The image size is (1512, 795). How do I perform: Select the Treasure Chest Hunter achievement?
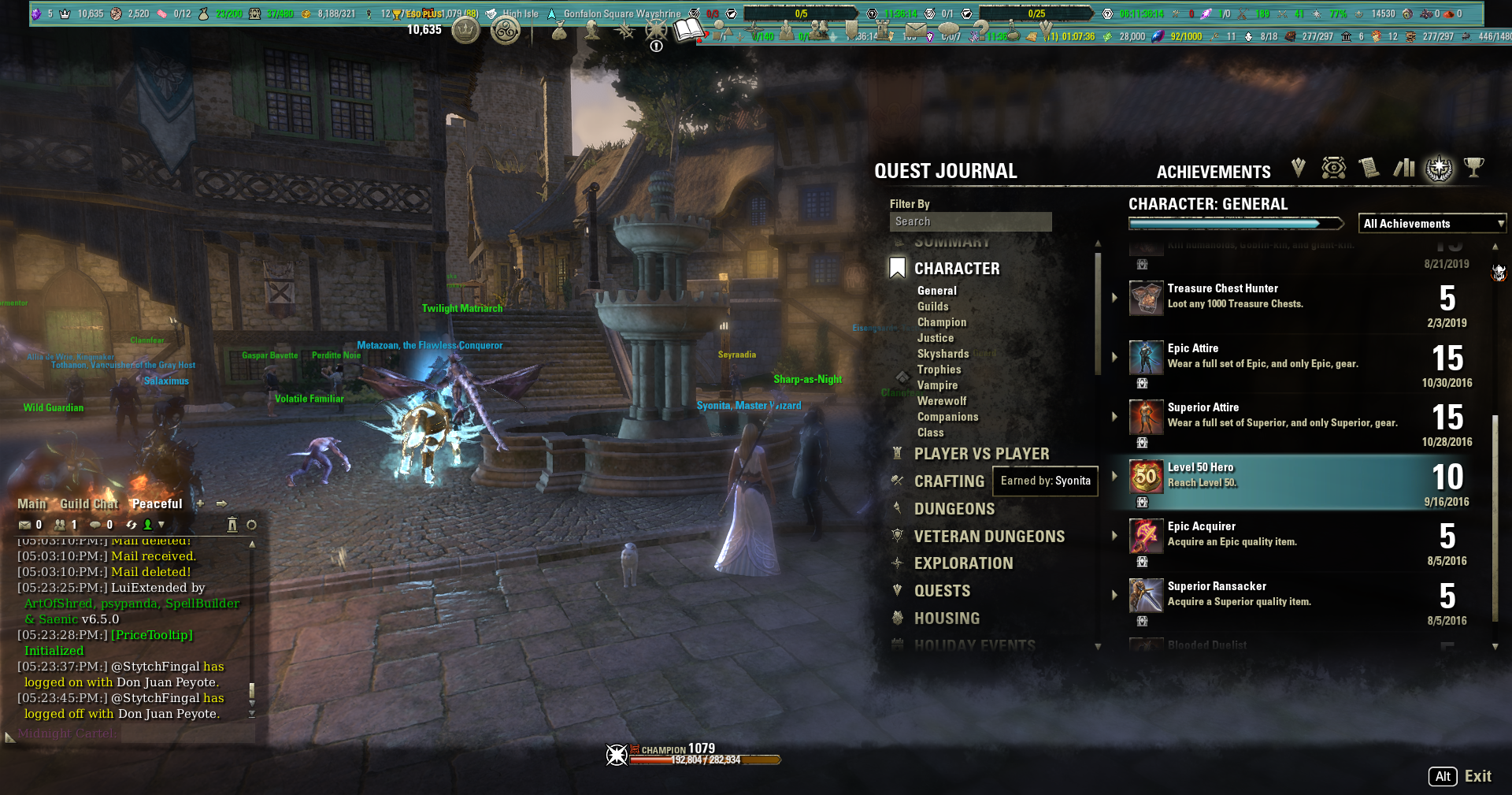[1222, 289]
